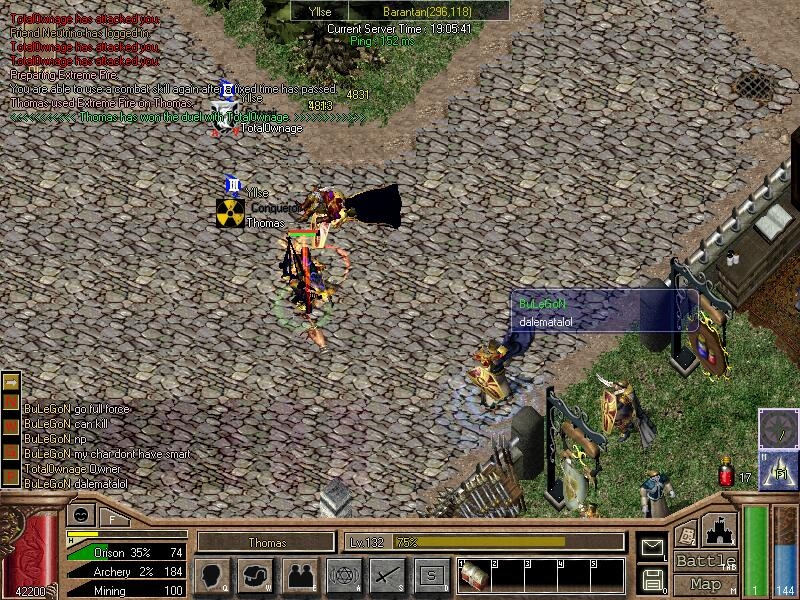The width and height of the screenshot is (800, 600).
Task: Open the Battle mode button
Action: pyautogui.click(x=705, y=561)
